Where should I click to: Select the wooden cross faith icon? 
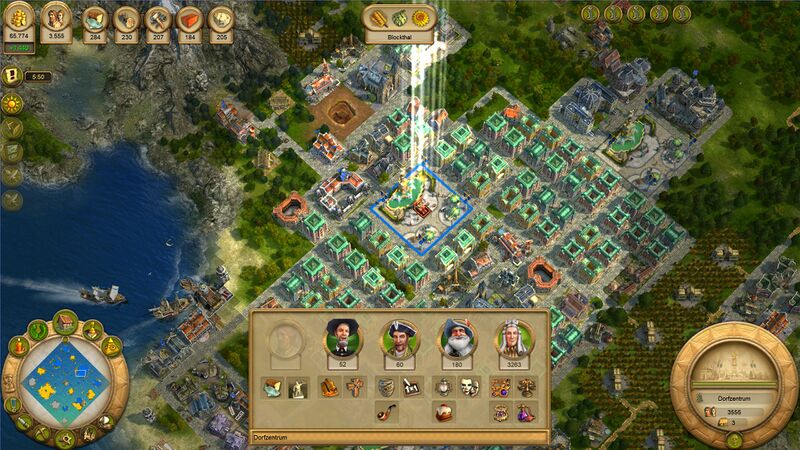tap(356, 387)
